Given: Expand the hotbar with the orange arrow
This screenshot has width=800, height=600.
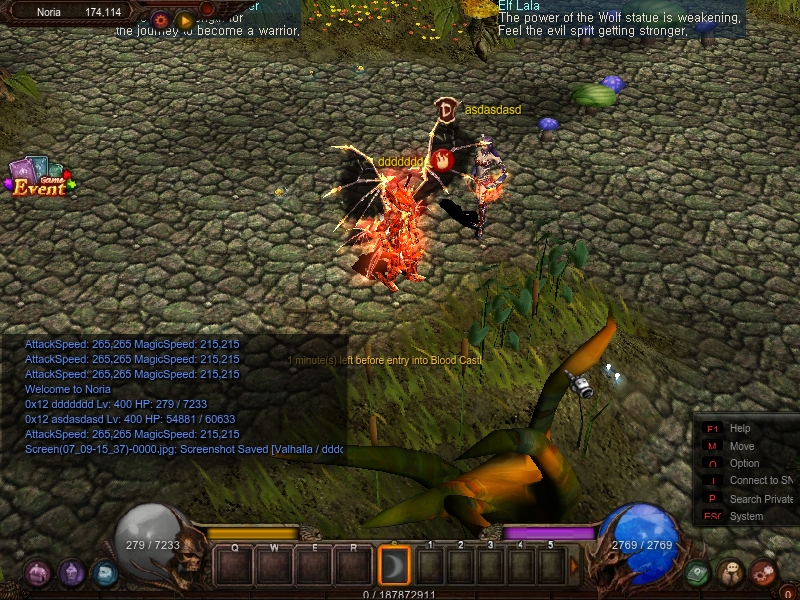Looking at the screenshot, I should pyautogui.click(x=574, y=566).
